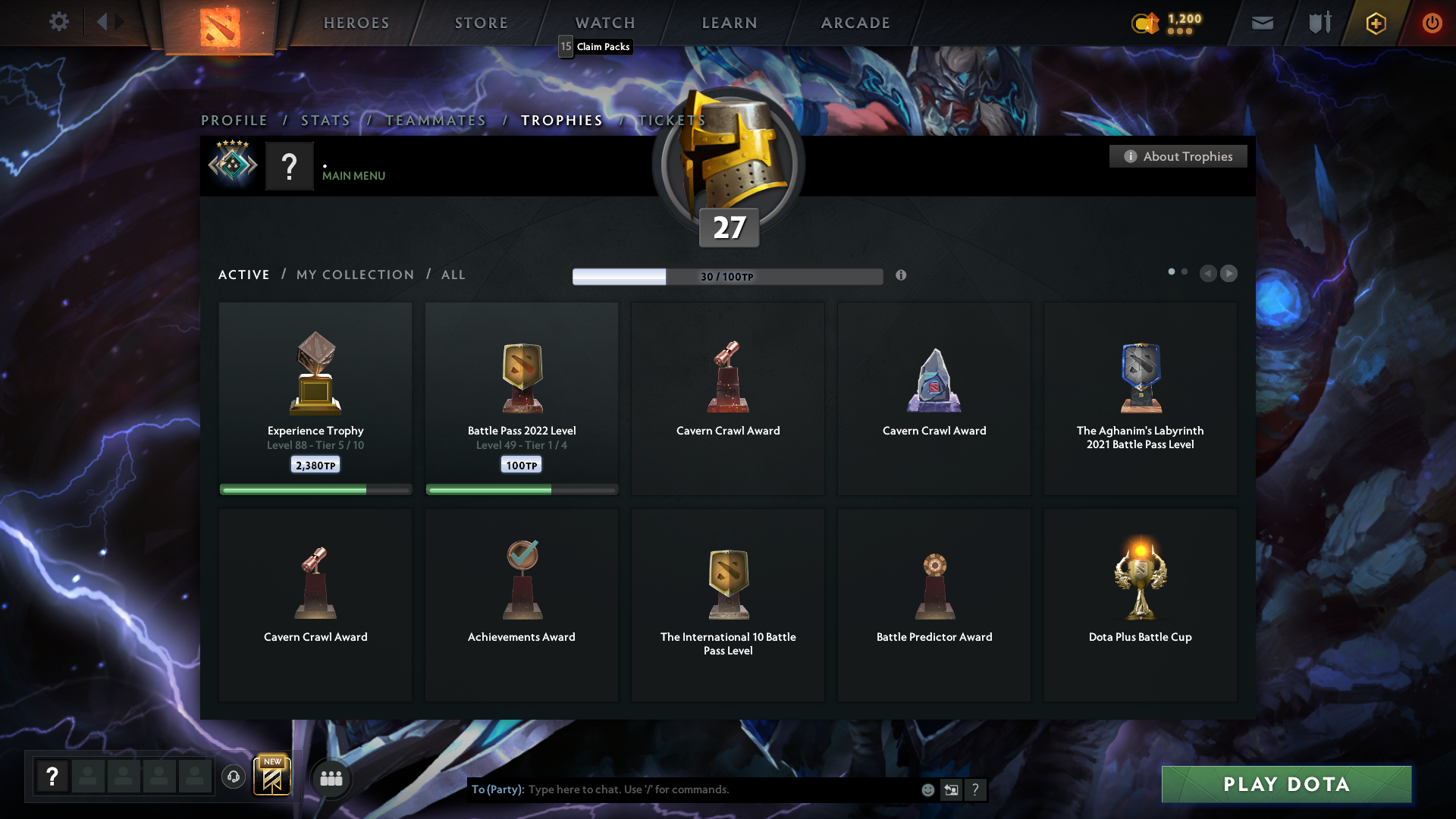Toggle the chat channel selector
Screen dimensions: 1456x819
tap(952, 789)
